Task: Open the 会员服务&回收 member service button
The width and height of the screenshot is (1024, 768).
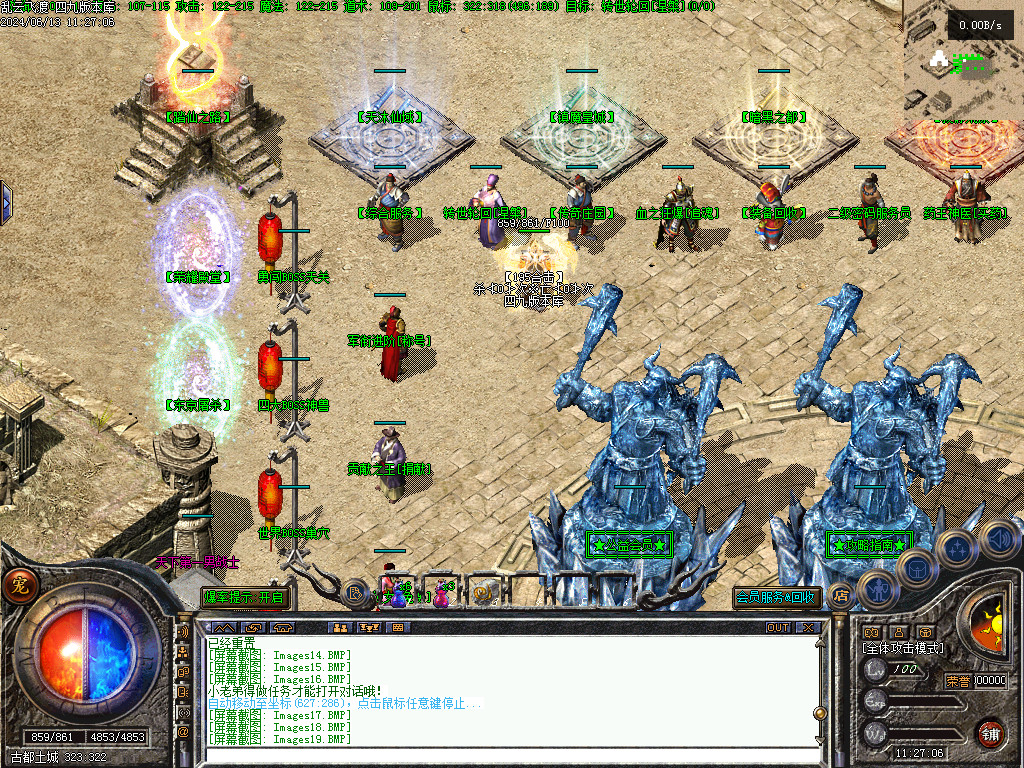Action: (777, 597)
